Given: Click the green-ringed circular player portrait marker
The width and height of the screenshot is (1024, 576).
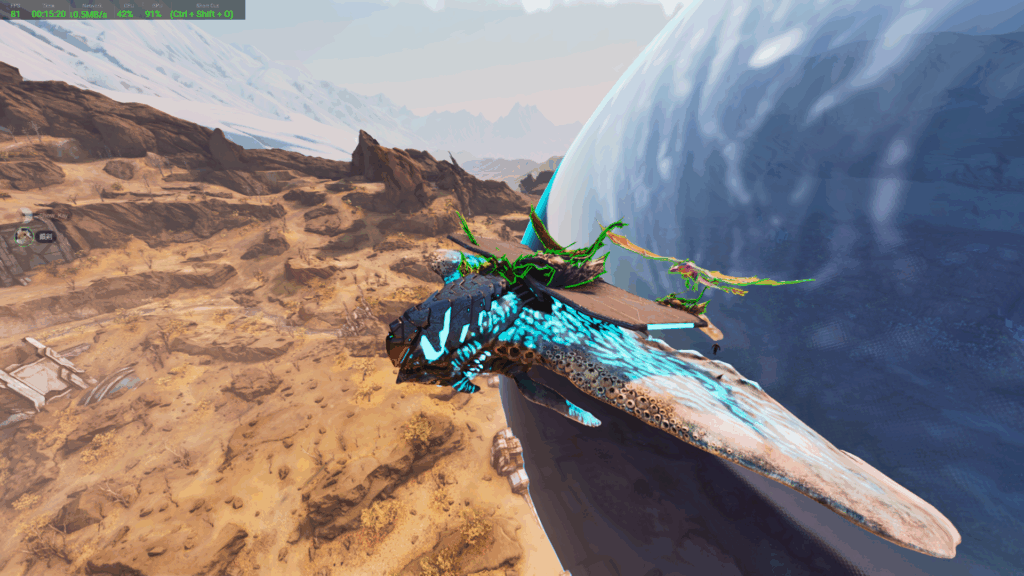Looking at the screenshot, I should coord(24,237).
